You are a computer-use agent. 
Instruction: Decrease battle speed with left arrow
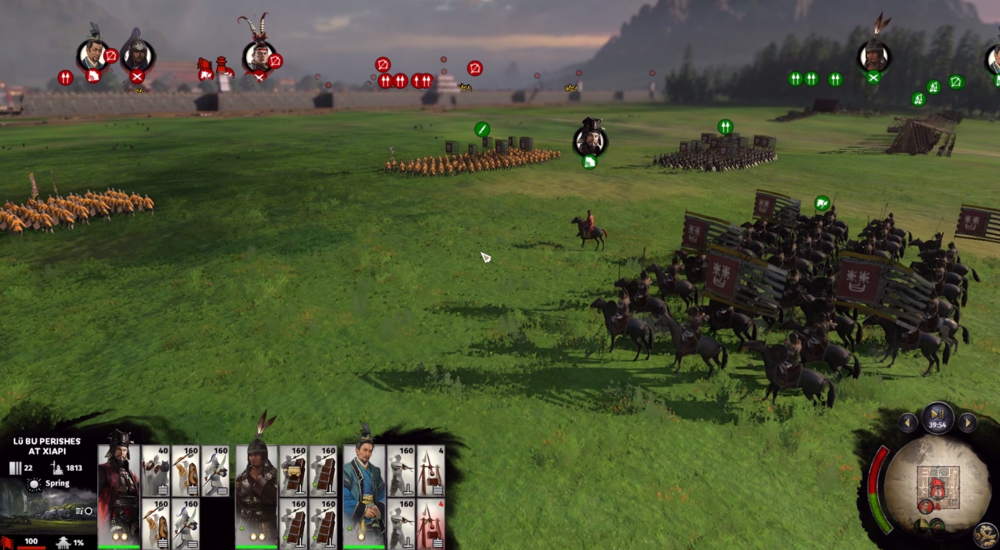point(908,423)
